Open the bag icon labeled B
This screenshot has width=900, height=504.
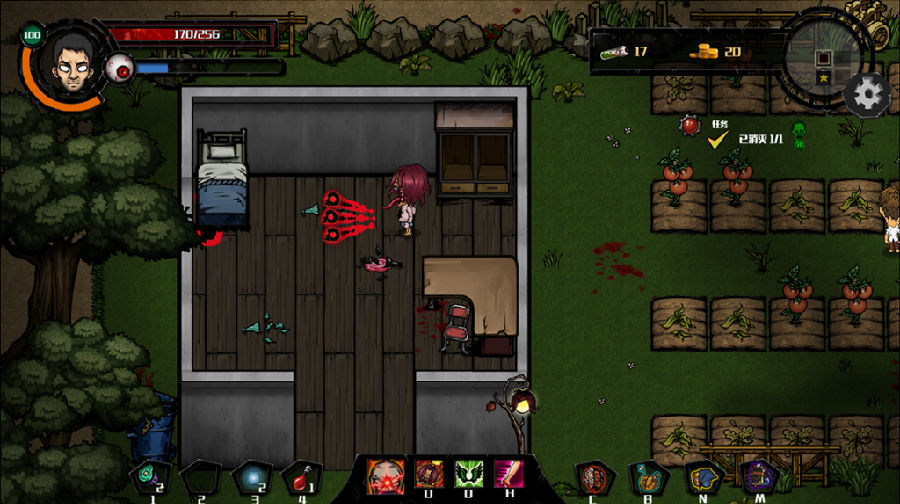point(647,477)
